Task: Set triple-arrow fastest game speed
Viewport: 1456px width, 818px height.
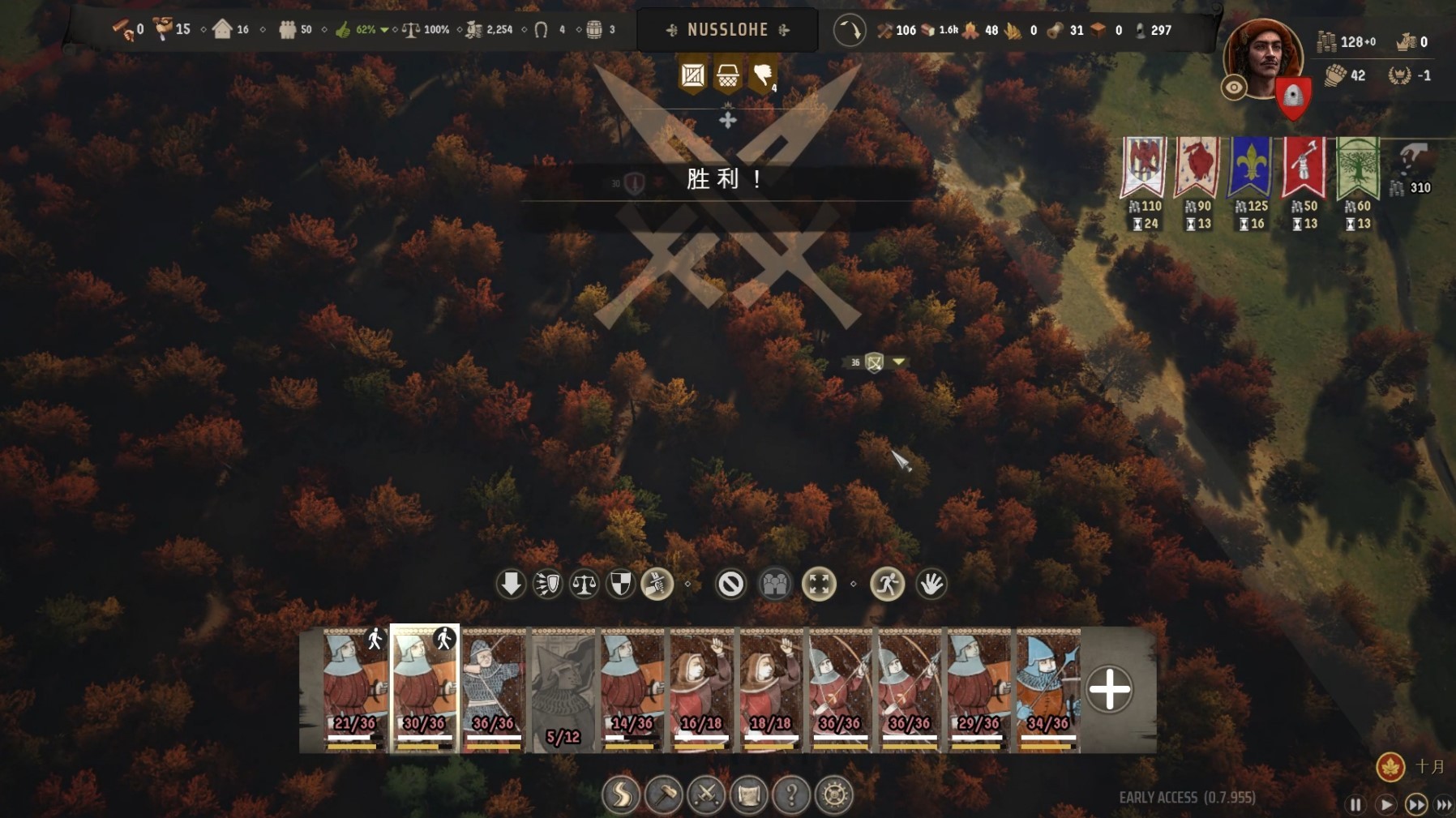Action: click(x=1445, y=804)
